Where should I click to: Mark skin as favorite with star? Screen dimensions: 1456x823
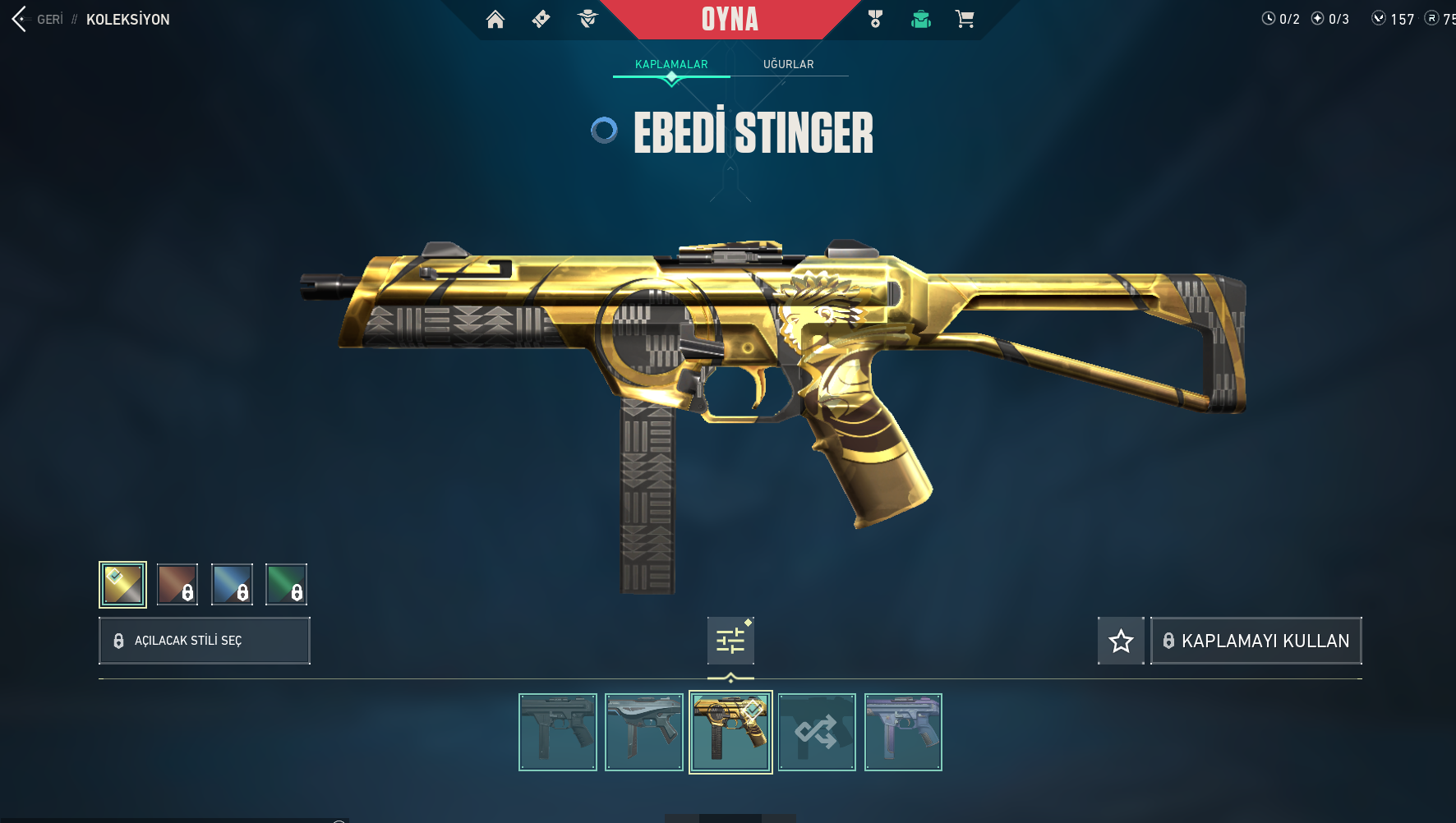1121,641
